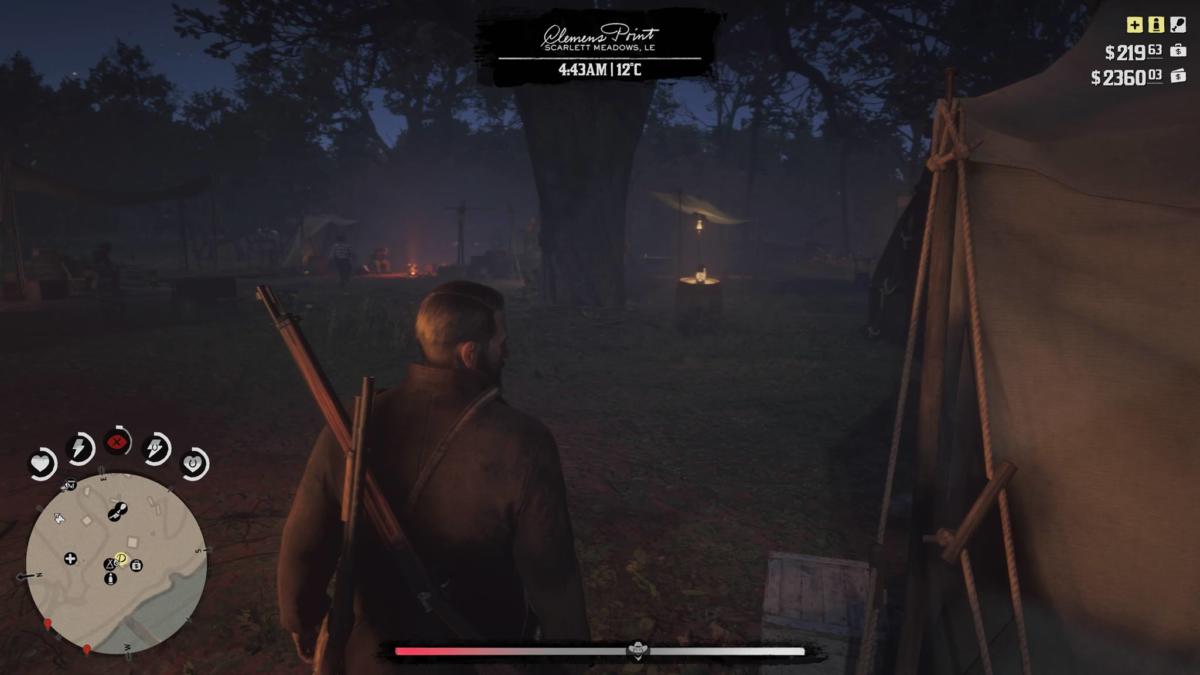The height and width of the screenshot is (675, 1200).
Task: Open the circular minimap
Action: coord(116,563)
